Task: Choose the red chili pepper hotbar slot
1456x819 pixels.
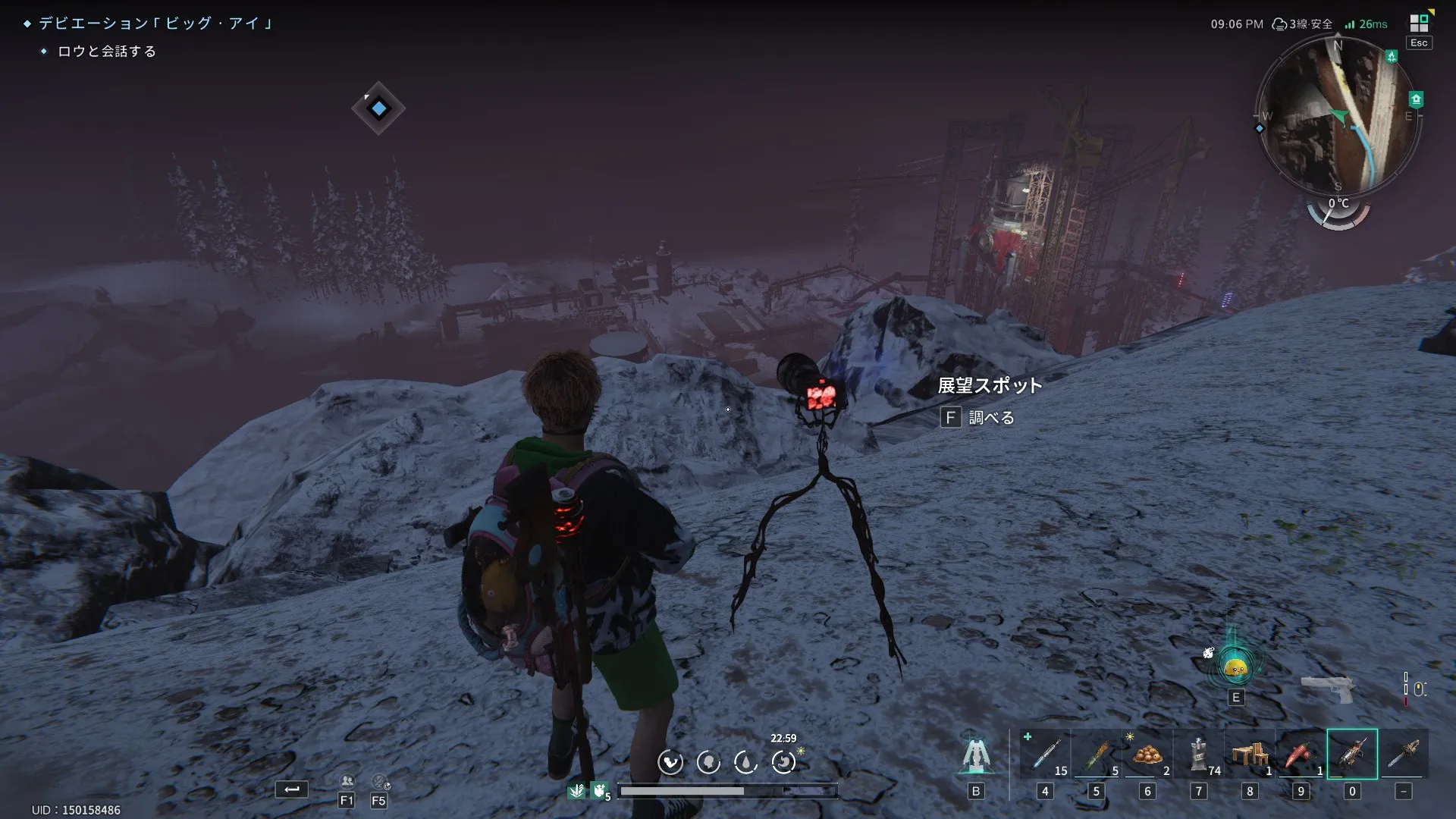Action: point(1301,754)
